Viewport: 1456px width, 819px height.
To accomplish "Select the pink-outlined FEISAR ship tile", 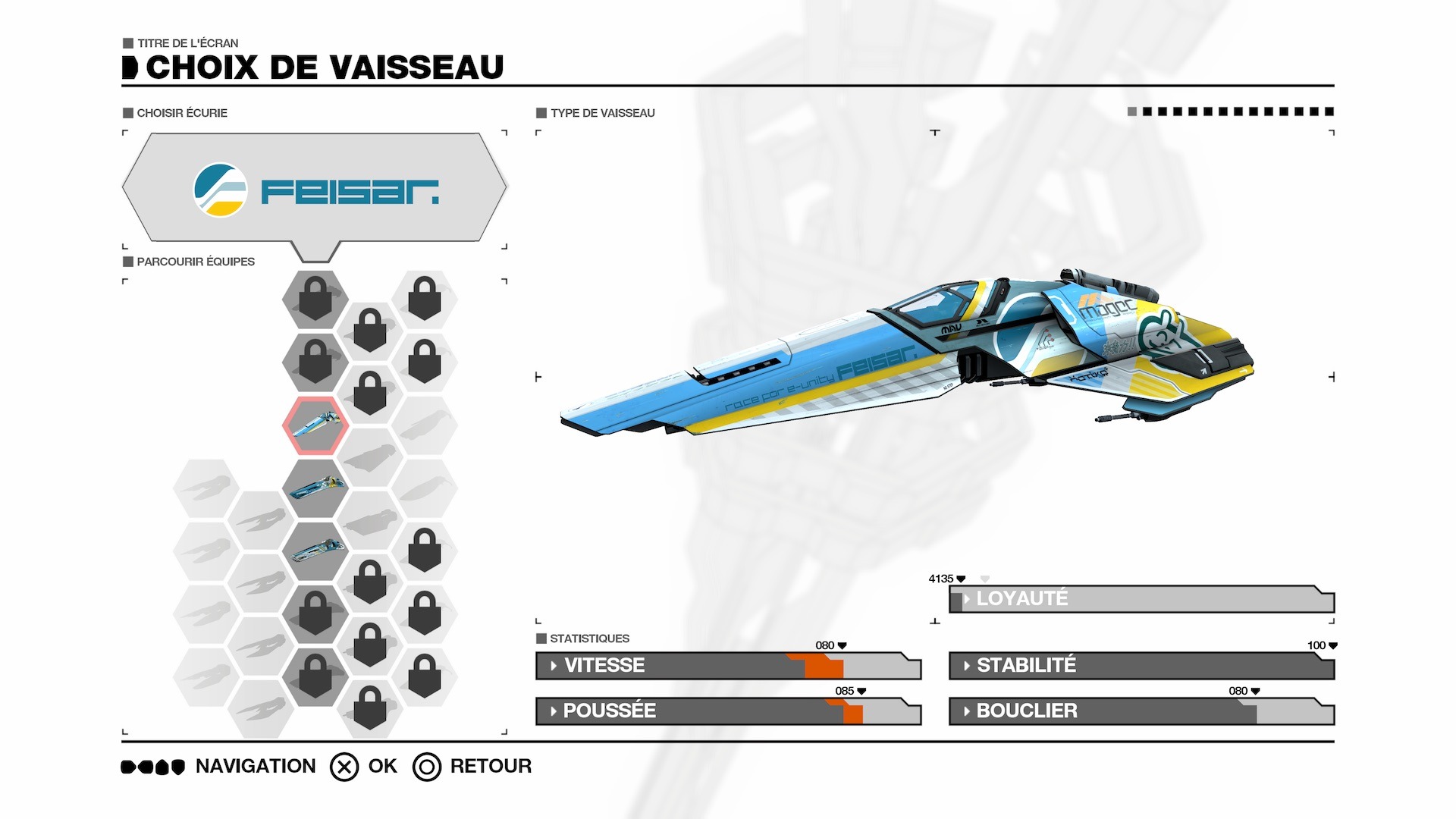I will click(x=315, y=425).
